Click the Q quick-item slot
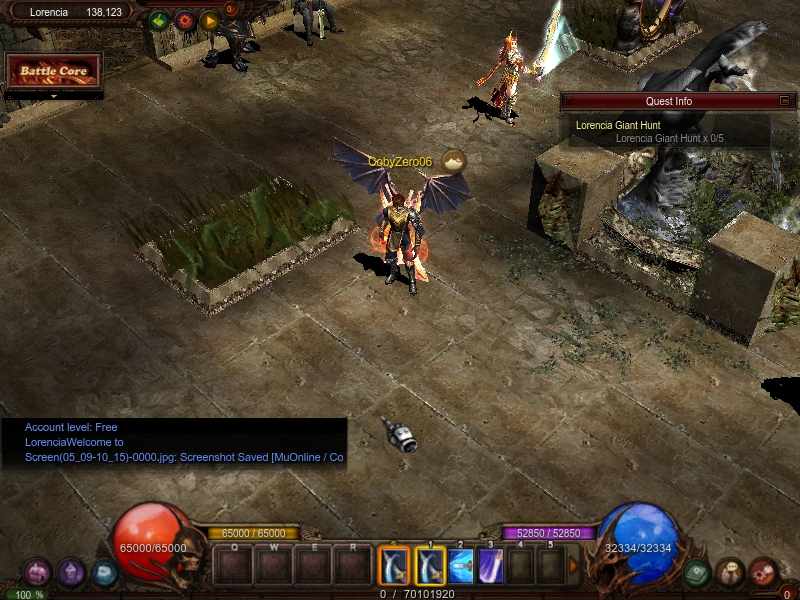The height and width of the screenshot is (600, 800). 234,566
